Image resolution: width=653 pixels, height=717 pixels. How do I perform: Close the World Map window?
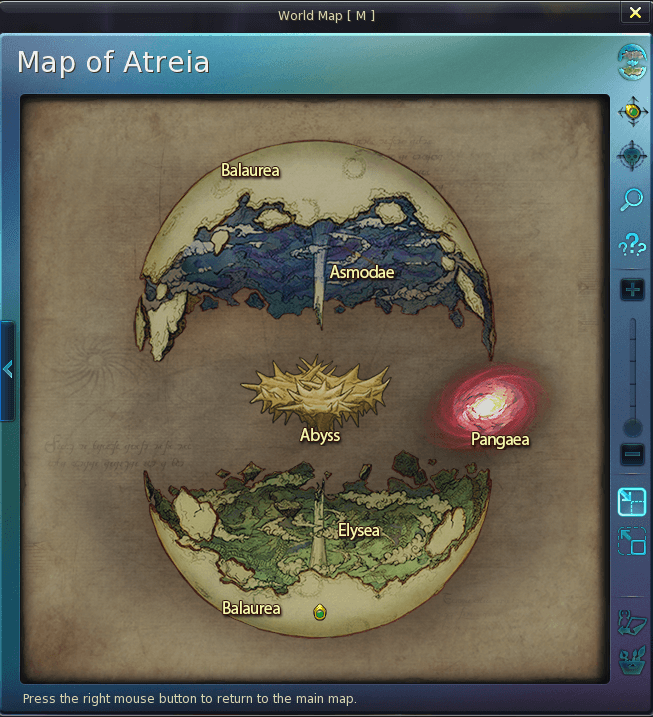pyautogui.click(x=635, y=14)
